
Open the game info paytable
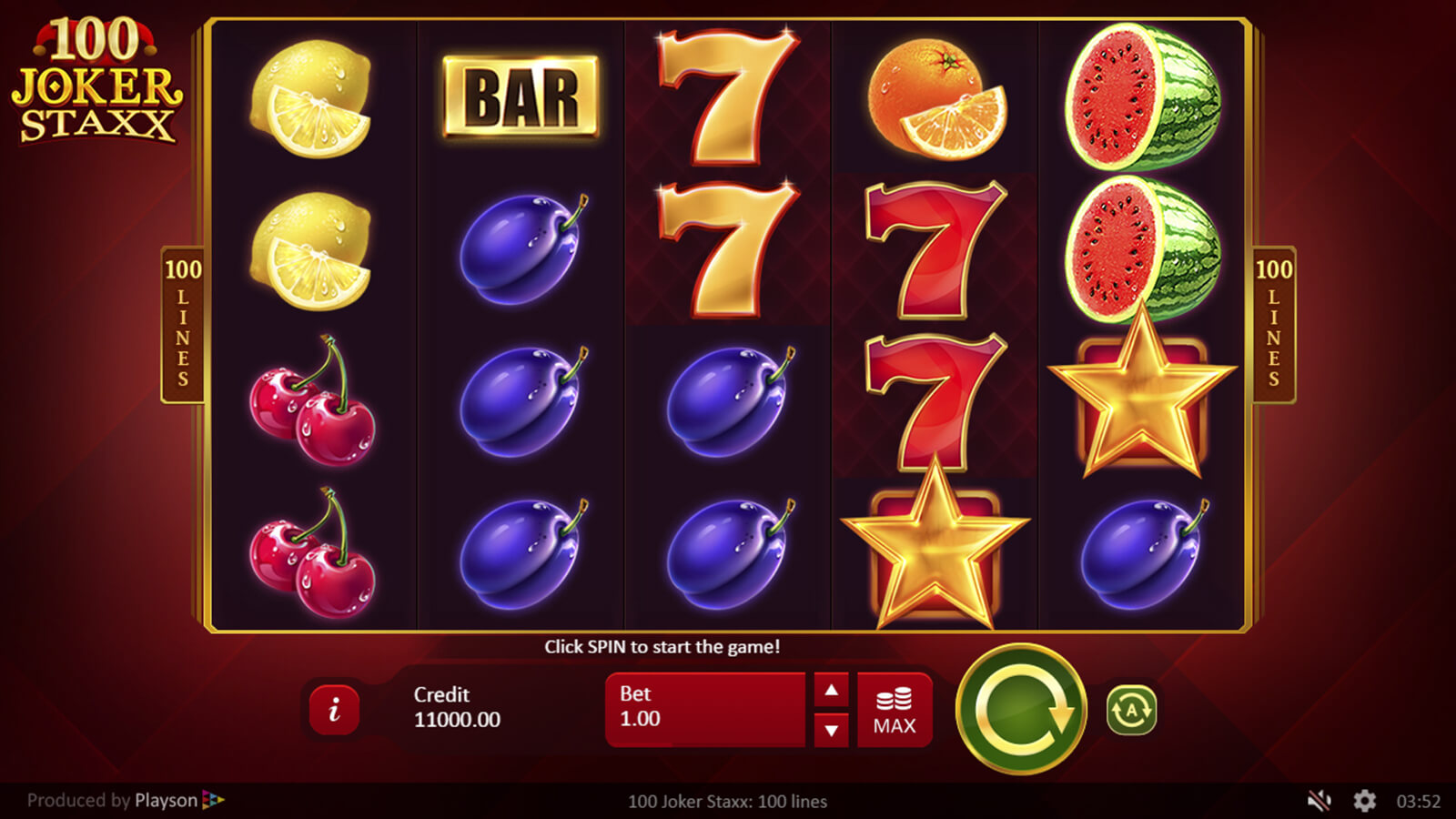(334, 710)
